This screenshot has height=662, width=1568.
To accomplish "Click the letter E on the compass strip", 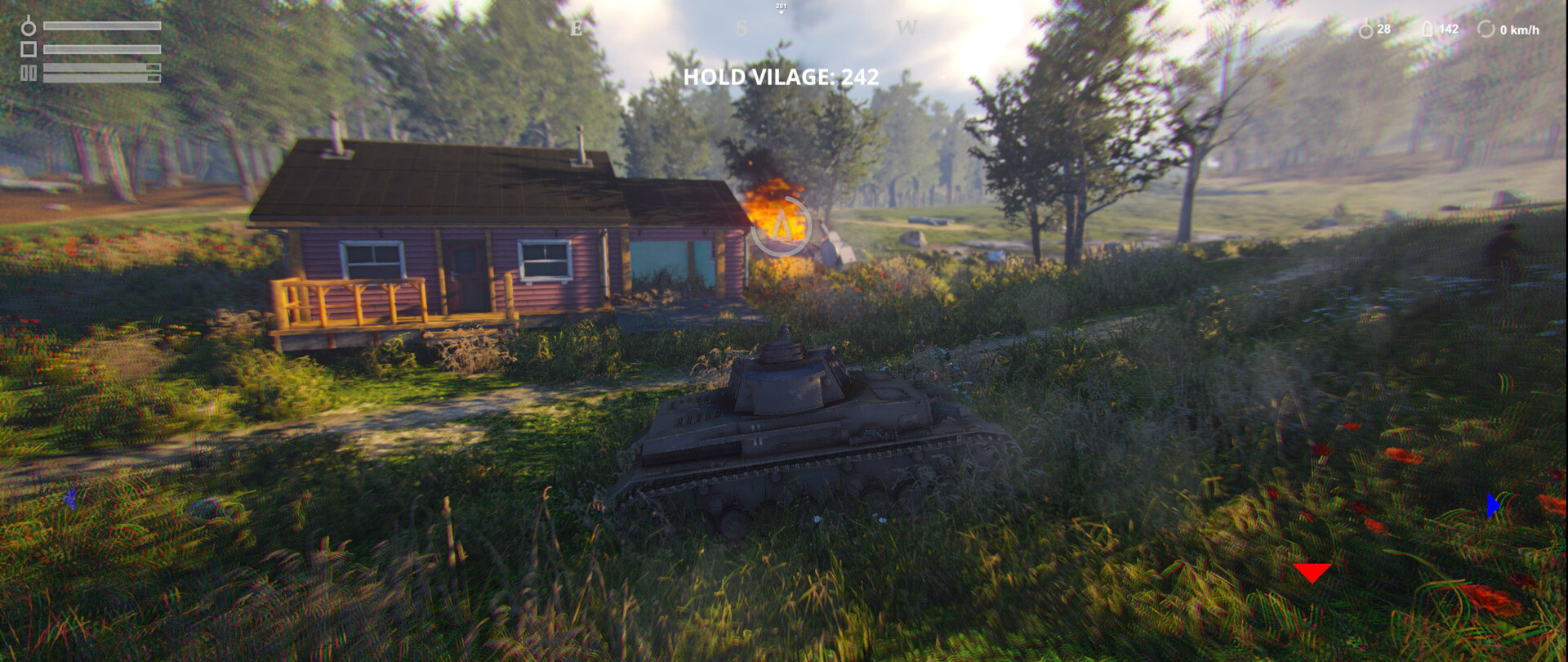I will (577, 26).
